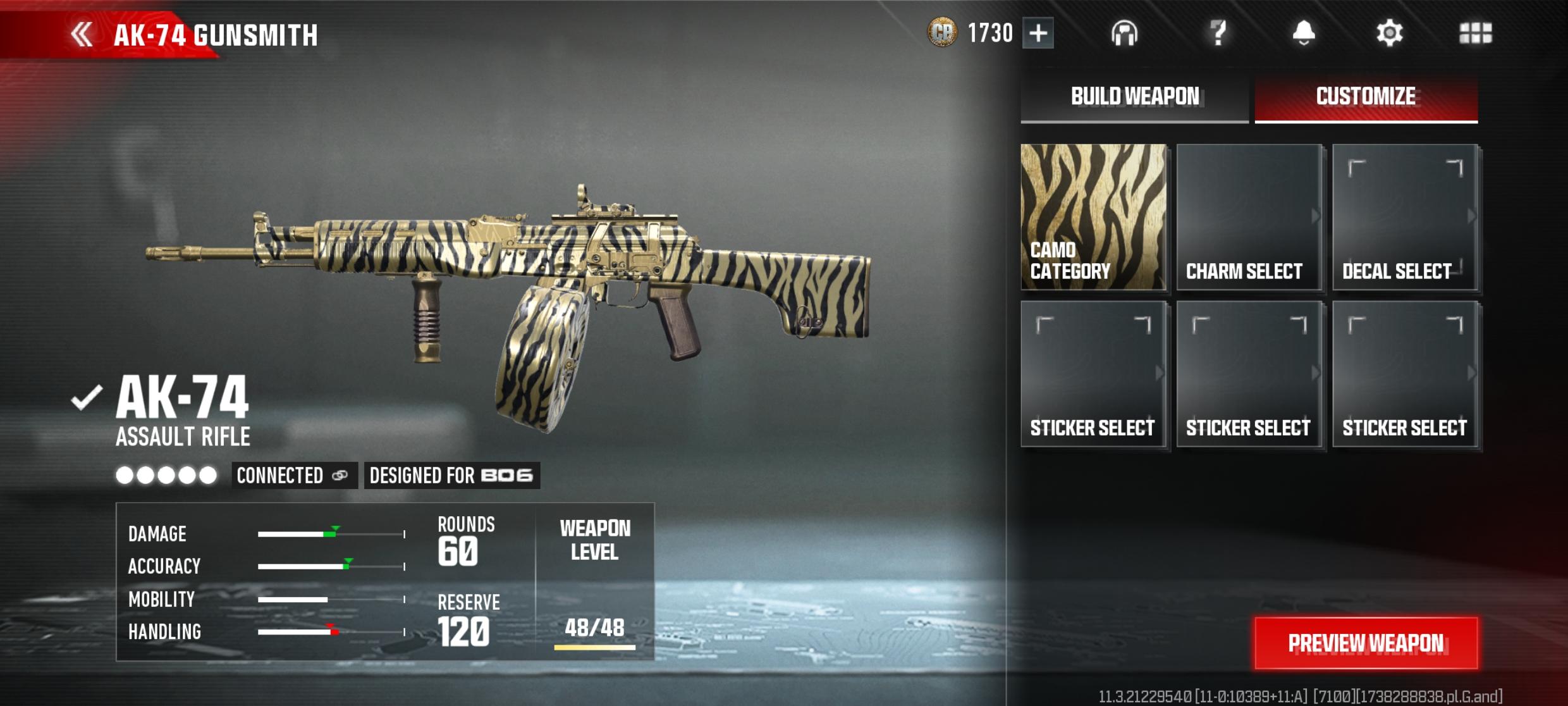Open the grid menu icon
The height and width of the screenshot is (706, 1568).
[1475, 33]
